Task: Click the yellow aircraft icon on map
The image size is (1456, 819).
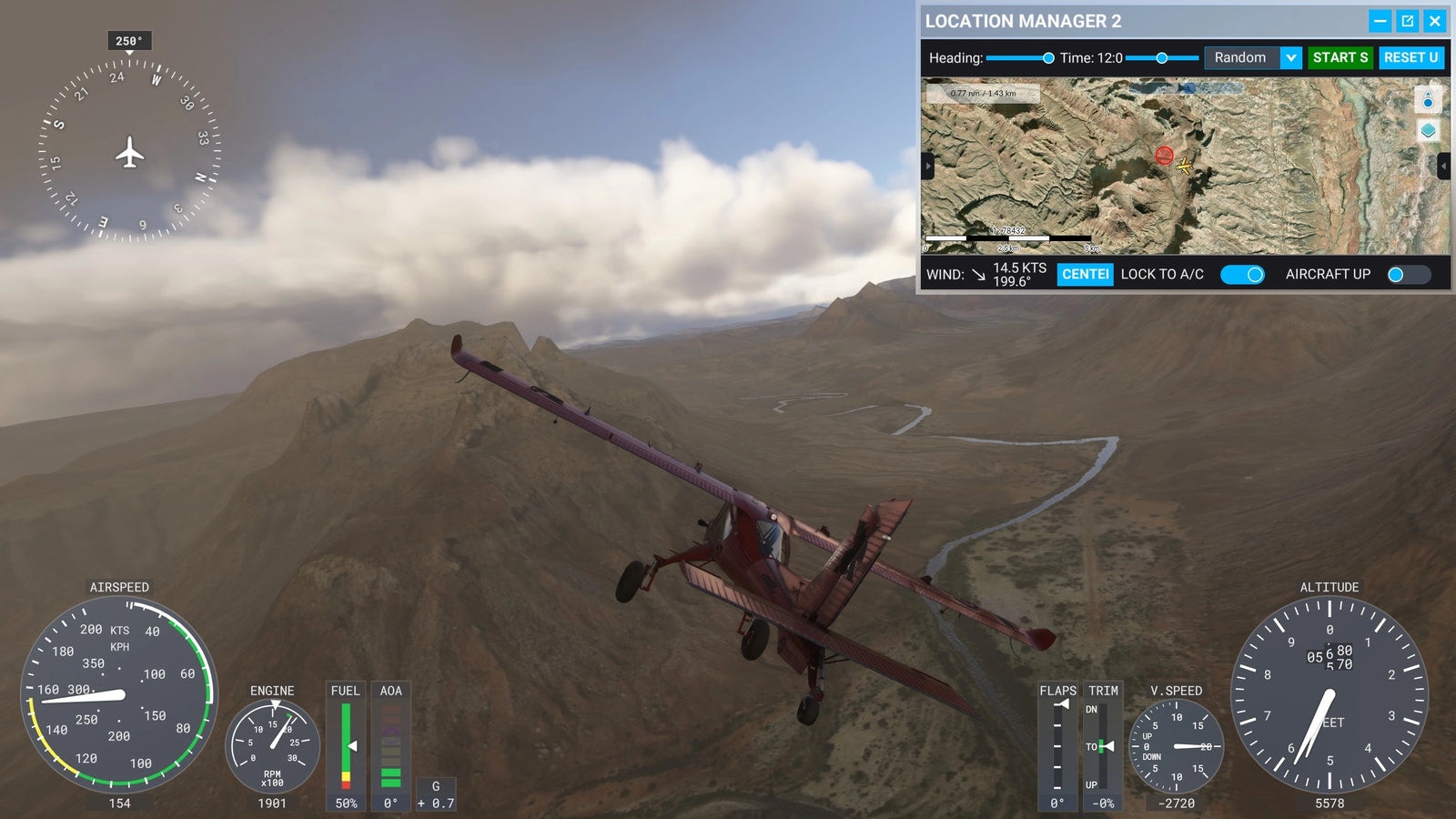Action: (x=1184, y=166)
